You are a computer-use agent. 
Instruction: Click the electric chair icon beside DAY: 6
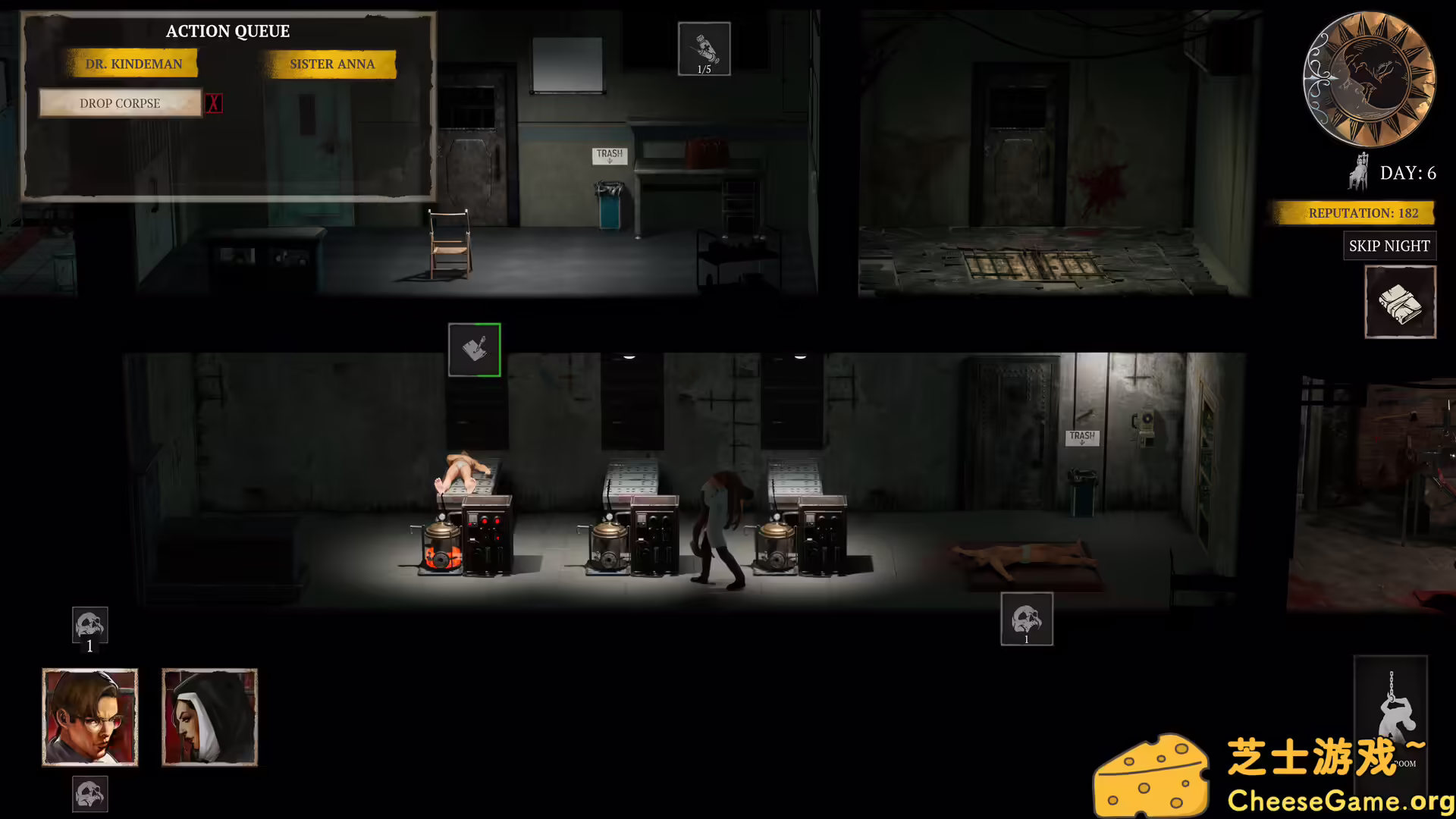1358,173
